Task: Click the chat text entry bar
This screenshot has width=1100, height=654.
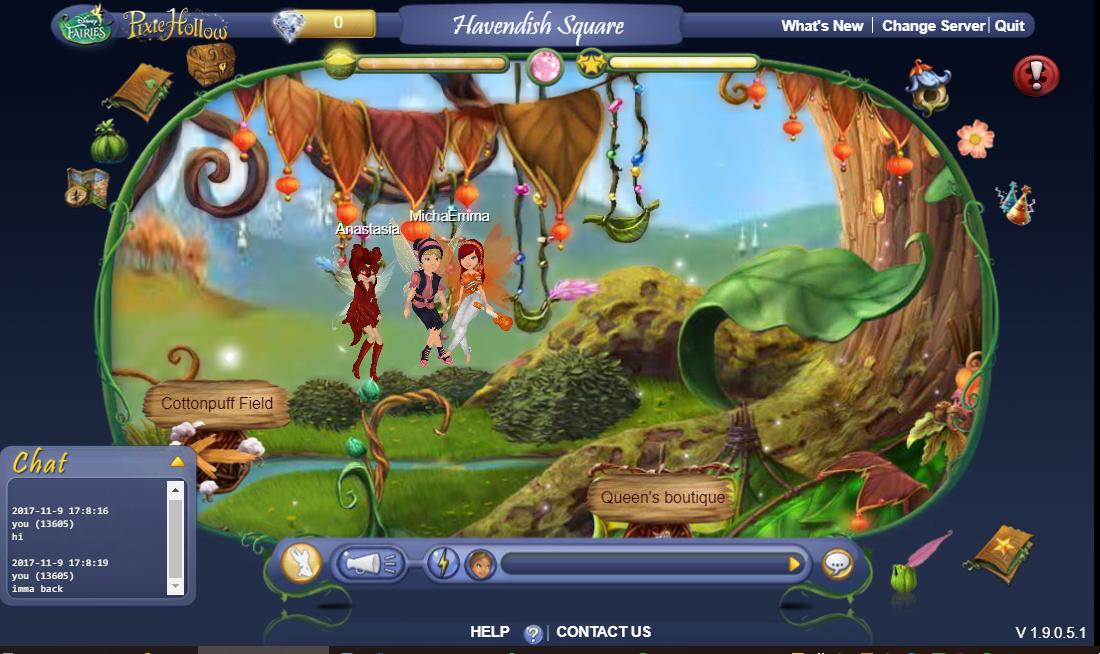Action: pos(645,564)
